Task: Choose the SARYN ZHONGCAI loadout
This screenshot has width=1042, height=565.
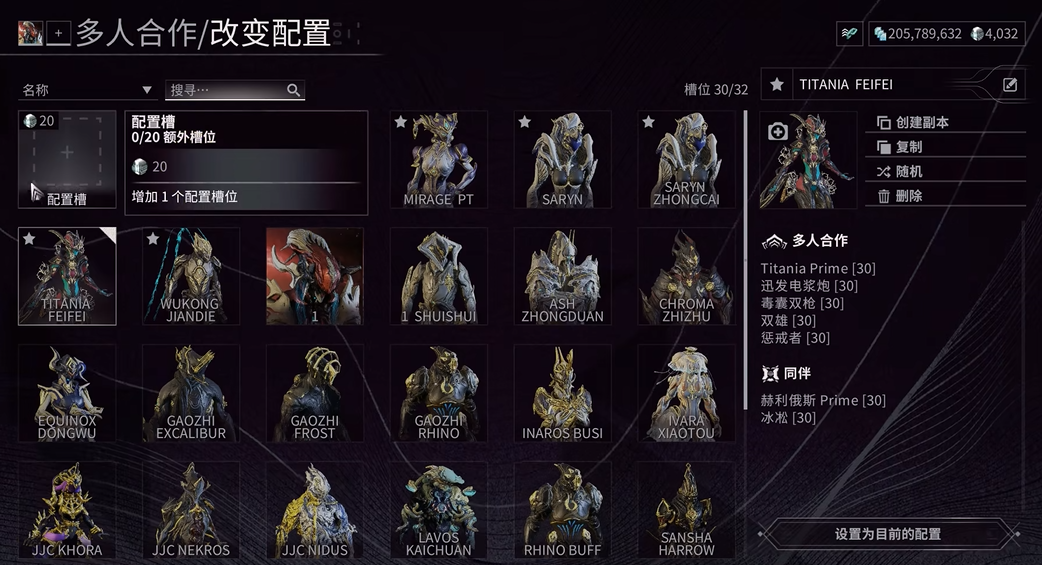Action: pyautogui.click(x=686, y=159)
